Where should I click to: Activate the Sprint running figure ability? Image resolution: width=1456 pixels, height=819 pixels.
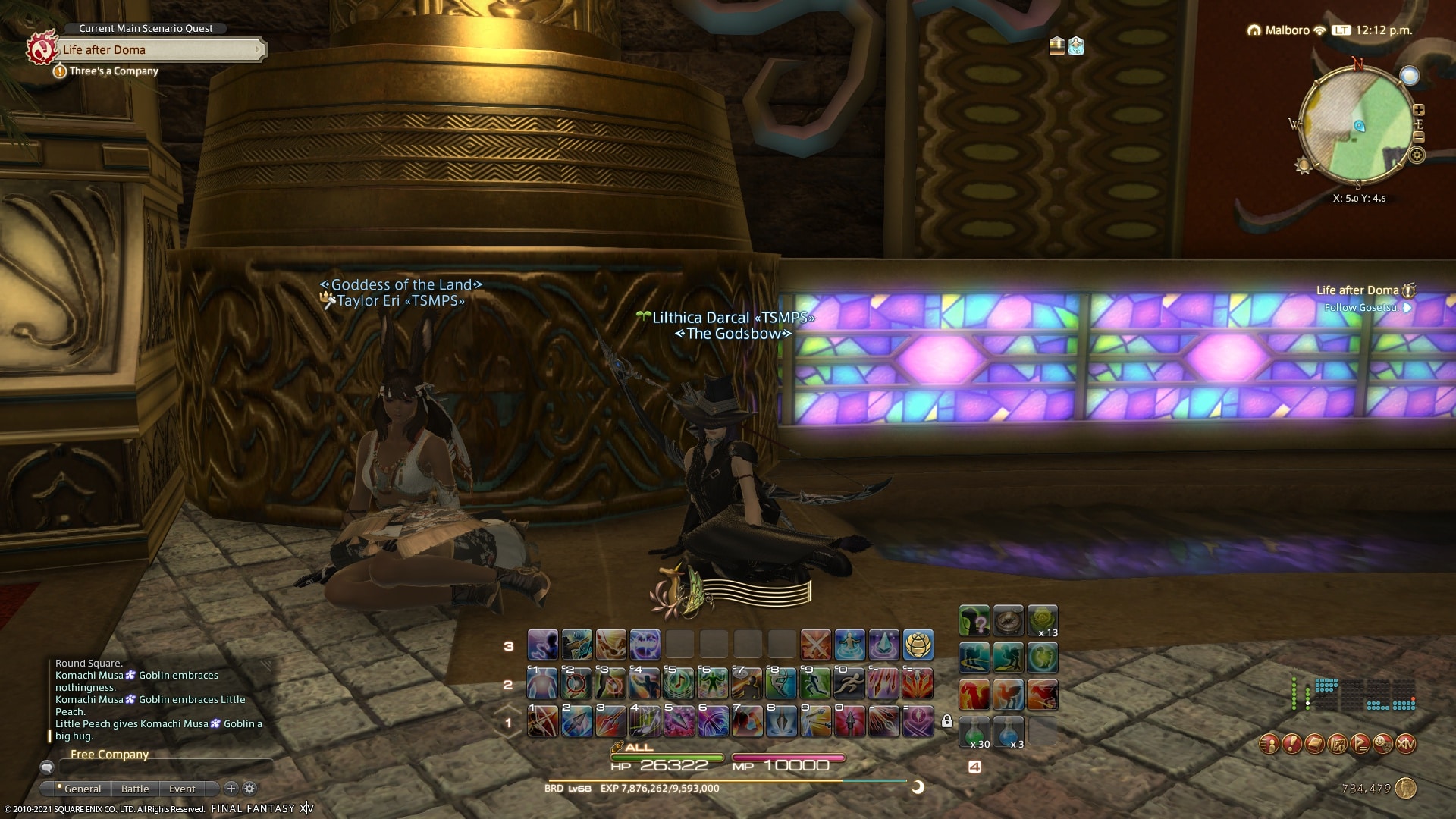coord(849,684)
